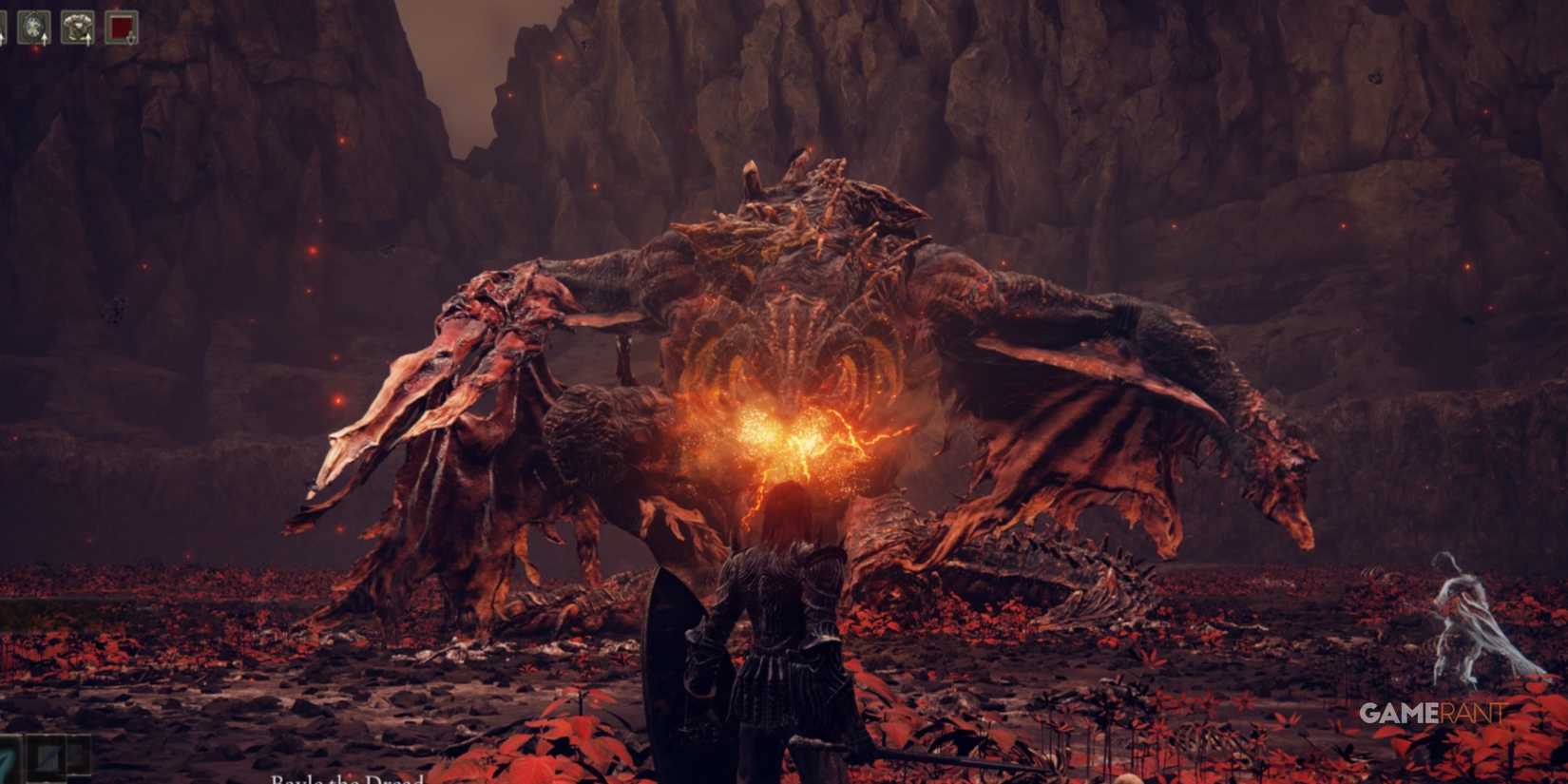Viewport: 1568px width, 784px height.
Task: Click the empty equipment slot bottom-left
Action: pyautogui.click(x=79, y=755)
